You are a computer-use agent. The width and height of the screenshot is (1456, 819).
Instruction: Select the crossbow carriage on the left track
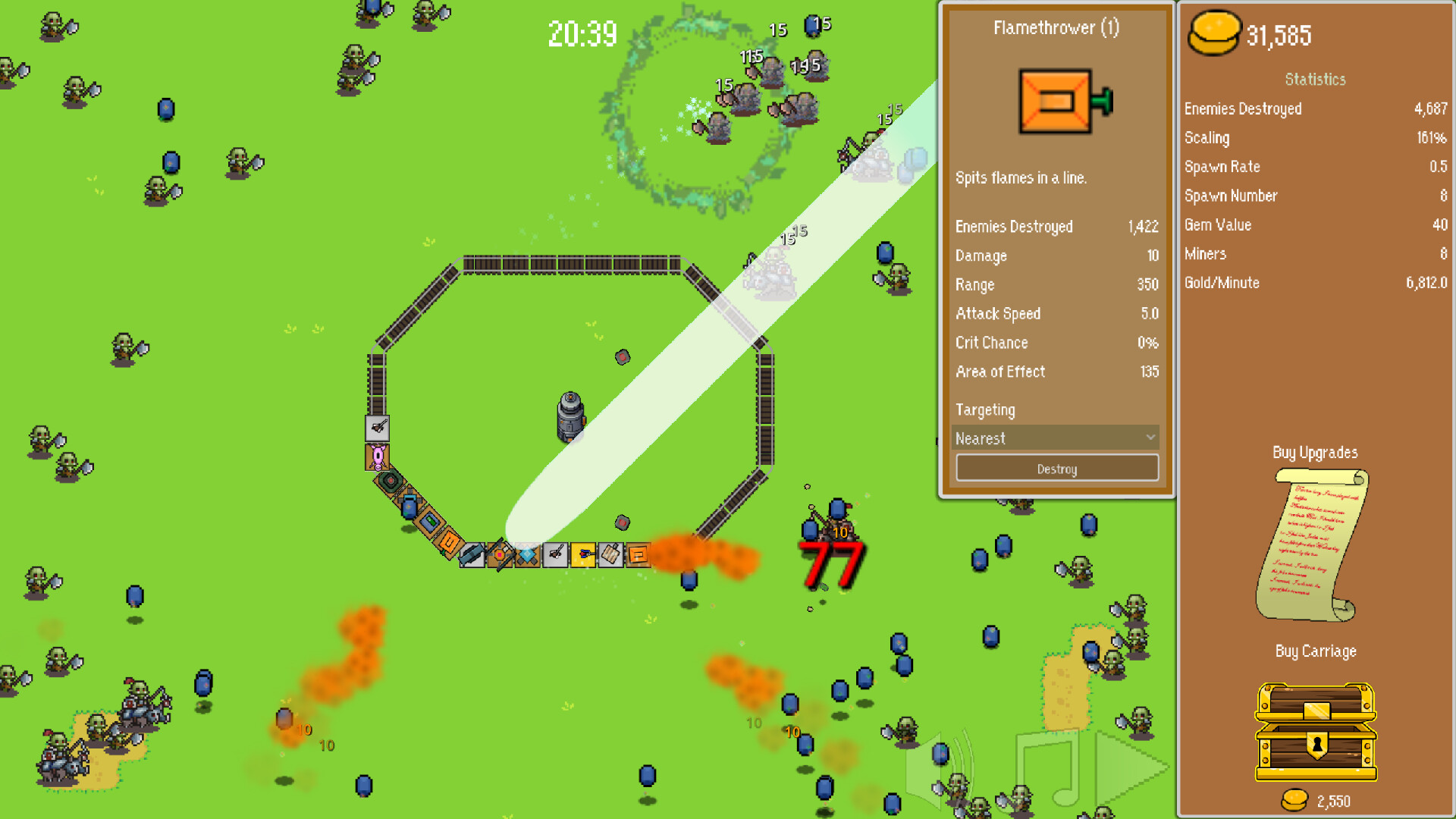point(377,428)
